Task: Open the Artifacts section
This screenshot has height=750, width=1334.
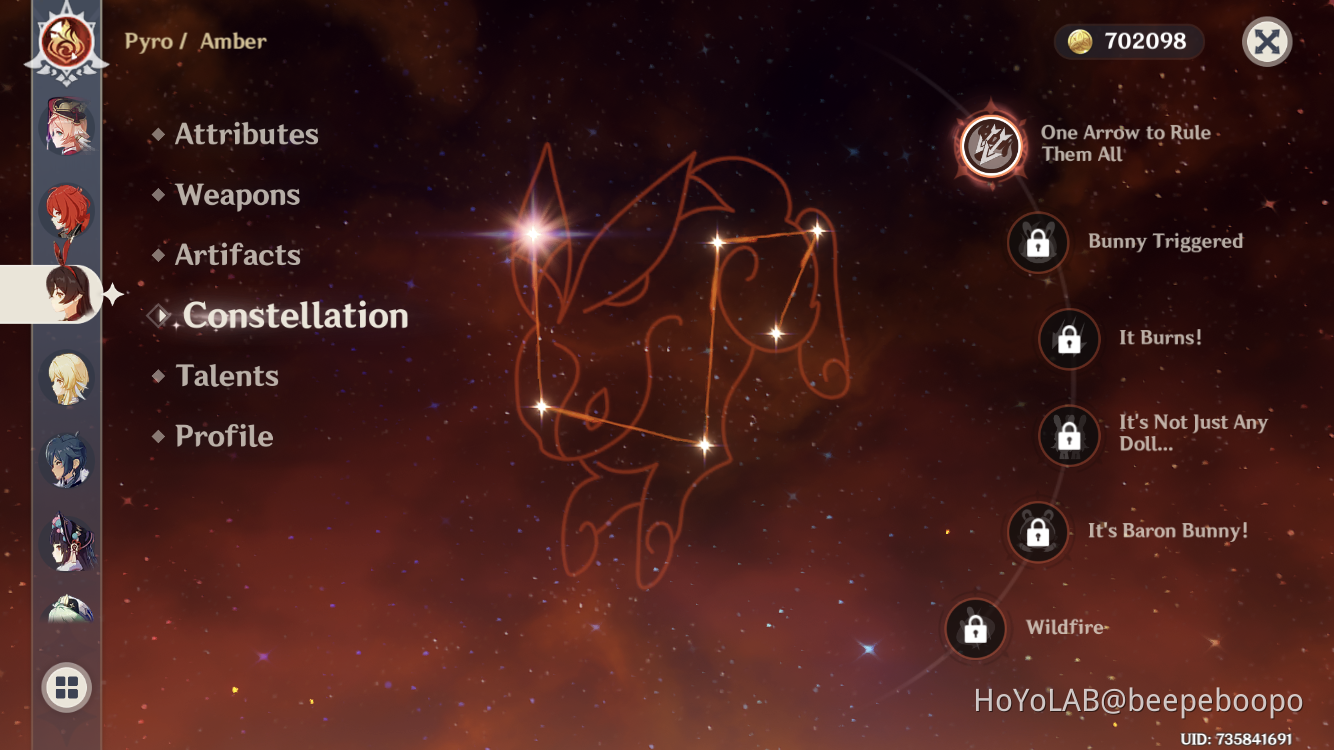Action: (x=238, y=255)
